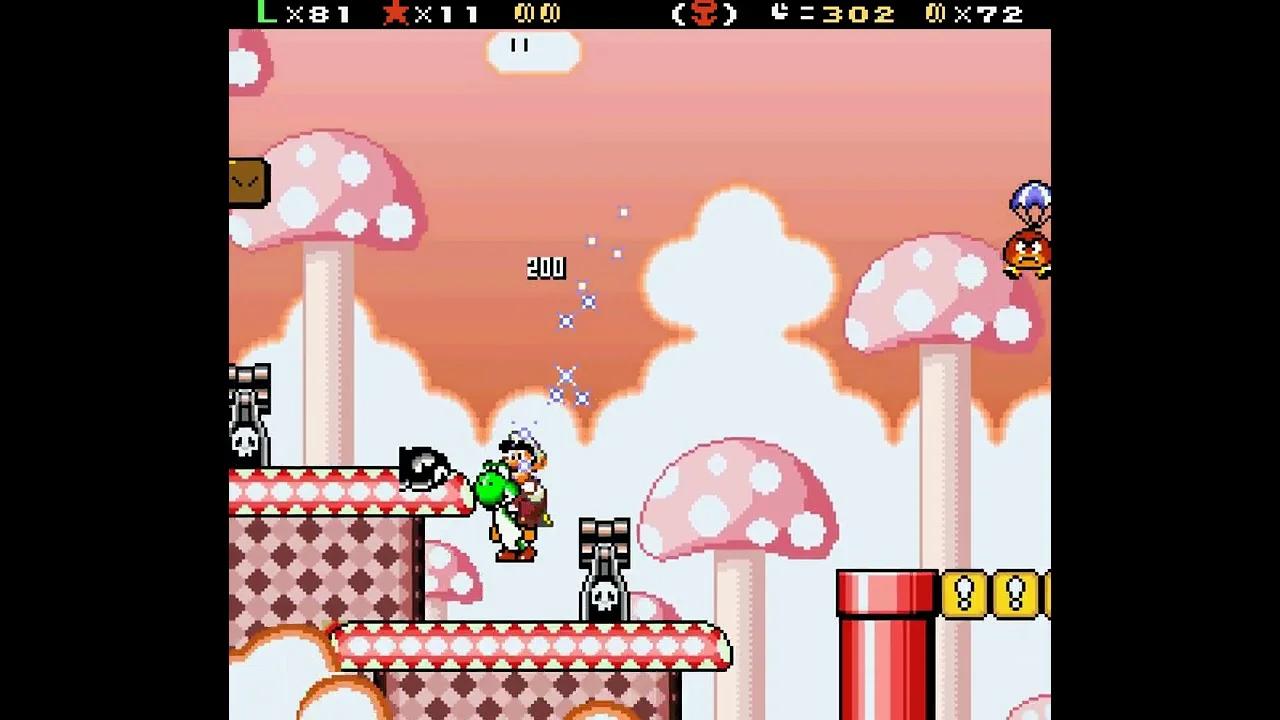The image size is (1280, 720).
Task: Click the 200 points score popup
Action: click(546, 268)
